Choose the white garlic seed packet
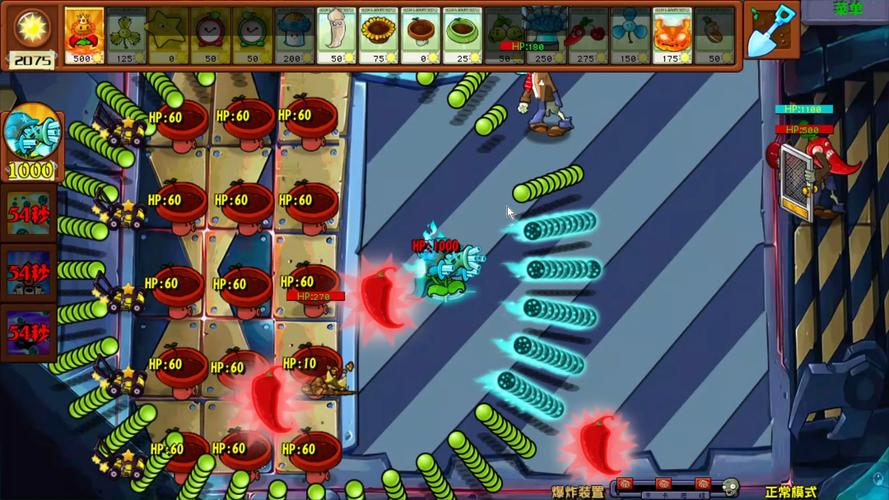 pos(336,34)
